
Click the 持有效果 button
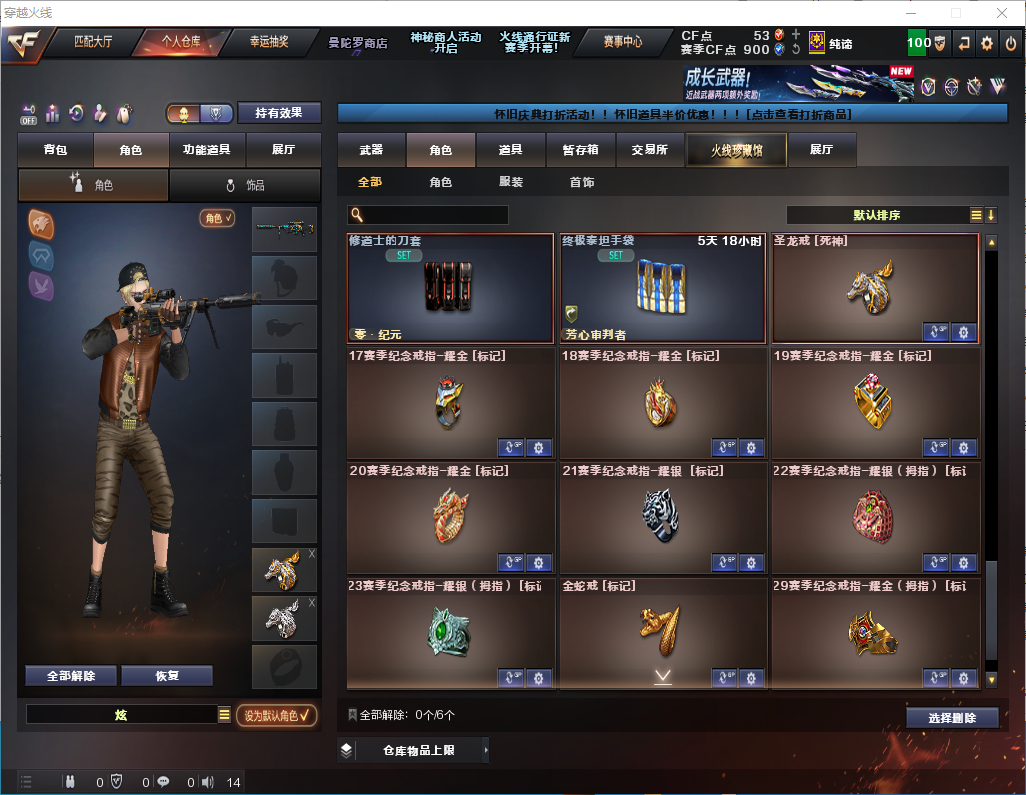click(x=278, y=113)
